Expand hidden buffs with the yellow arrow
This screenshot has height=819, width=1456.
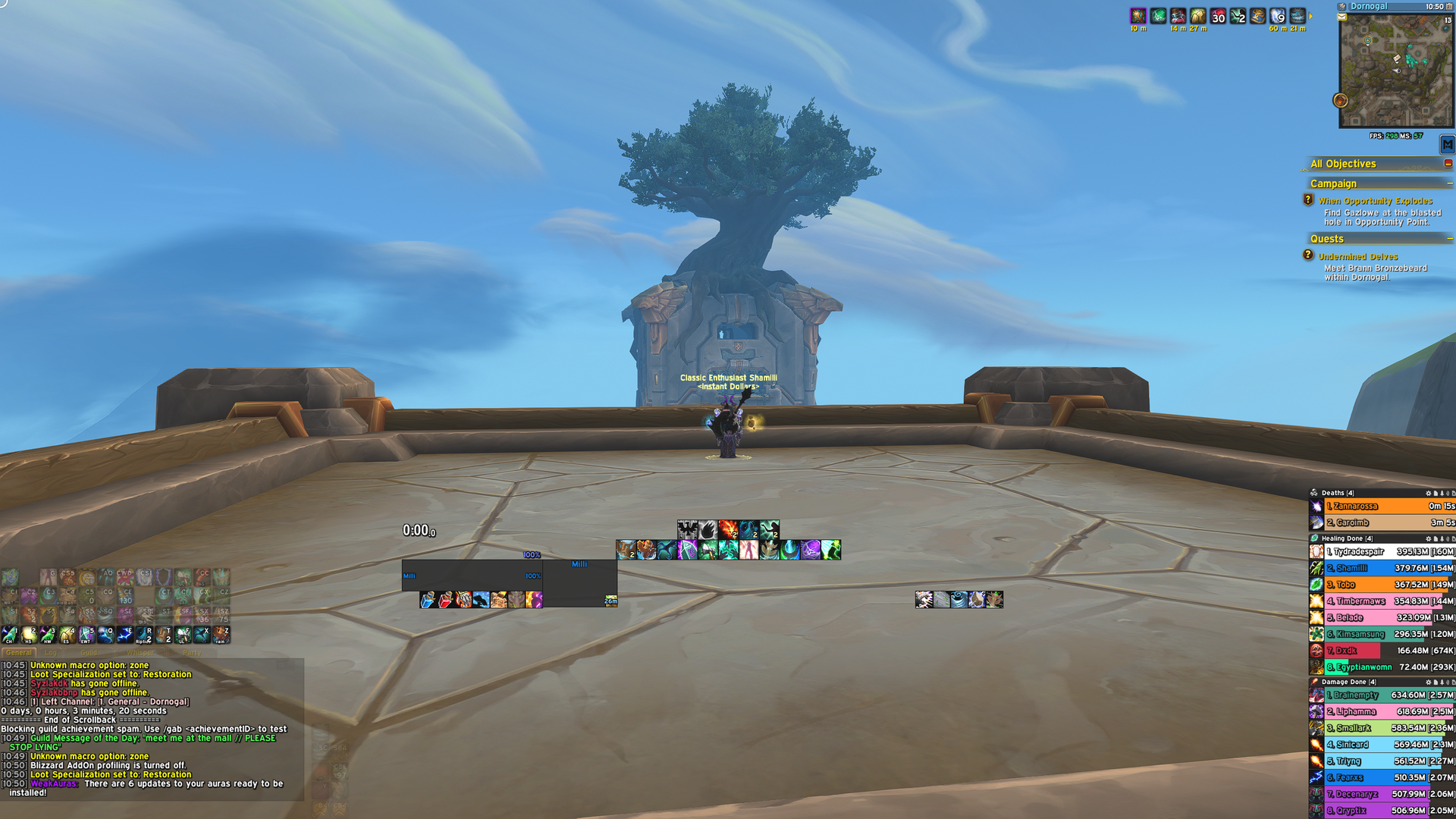coord(1309,17)
